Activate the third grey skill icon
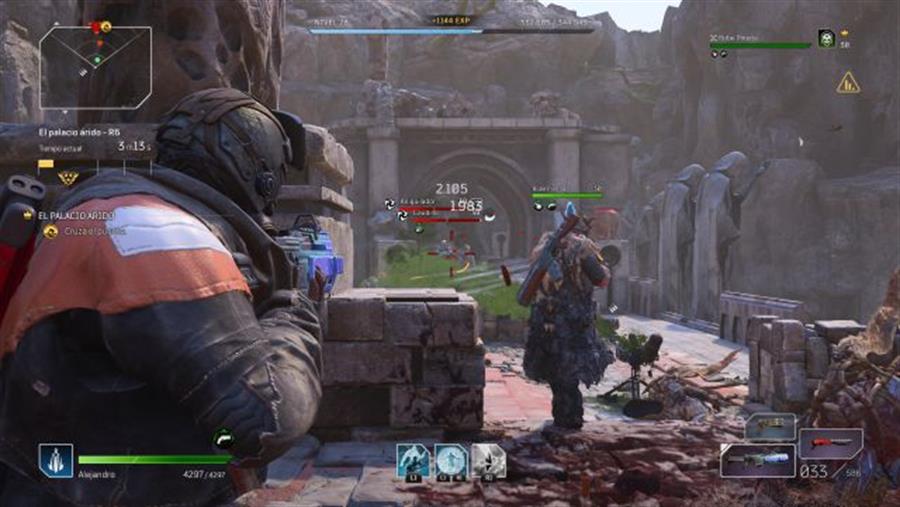 [488, 461]
